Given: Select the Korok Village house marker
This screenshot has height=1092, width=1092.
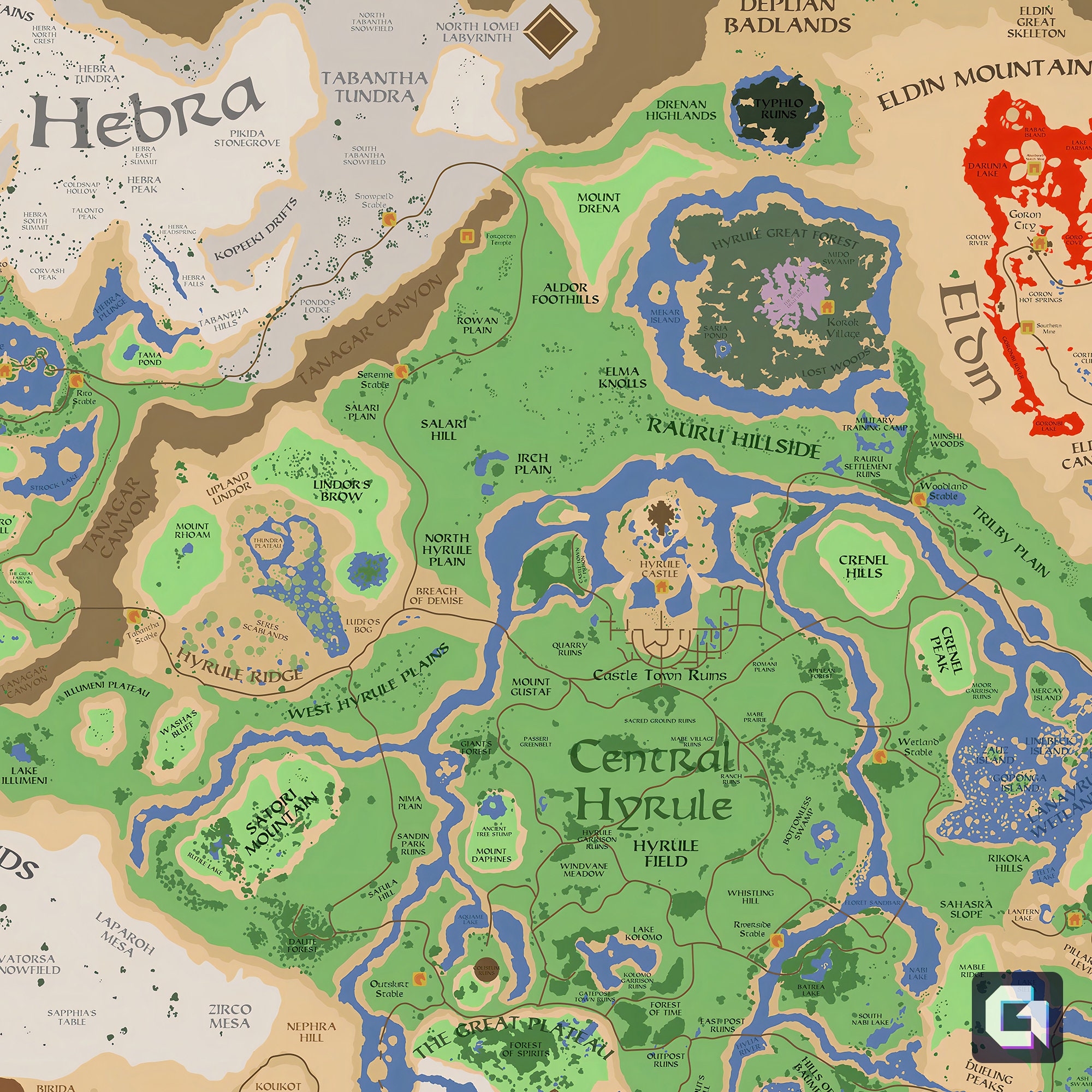Looking at the screenshot, I should click(x=827, y=307).
